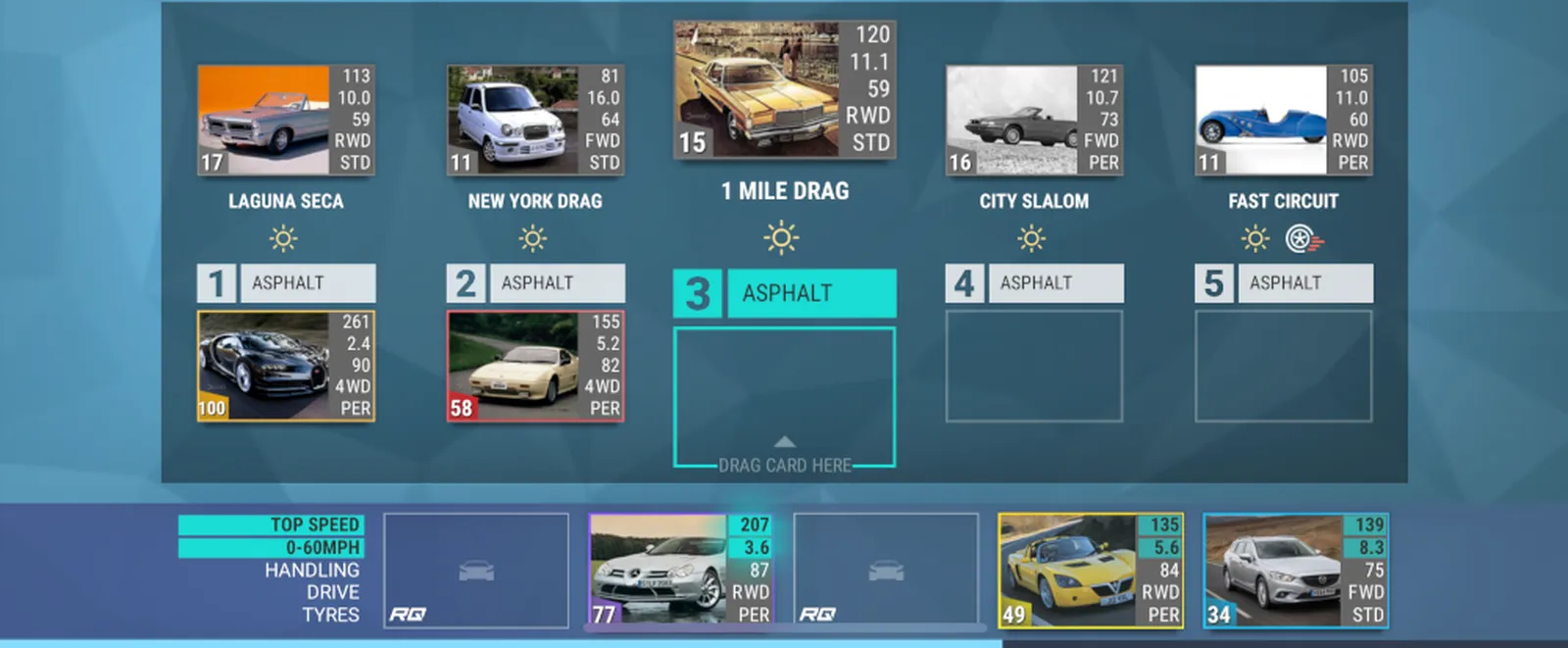Screen dimensions: 1568x648
Task: Select the silver Mercedes card rated 77
Action: 680,570
